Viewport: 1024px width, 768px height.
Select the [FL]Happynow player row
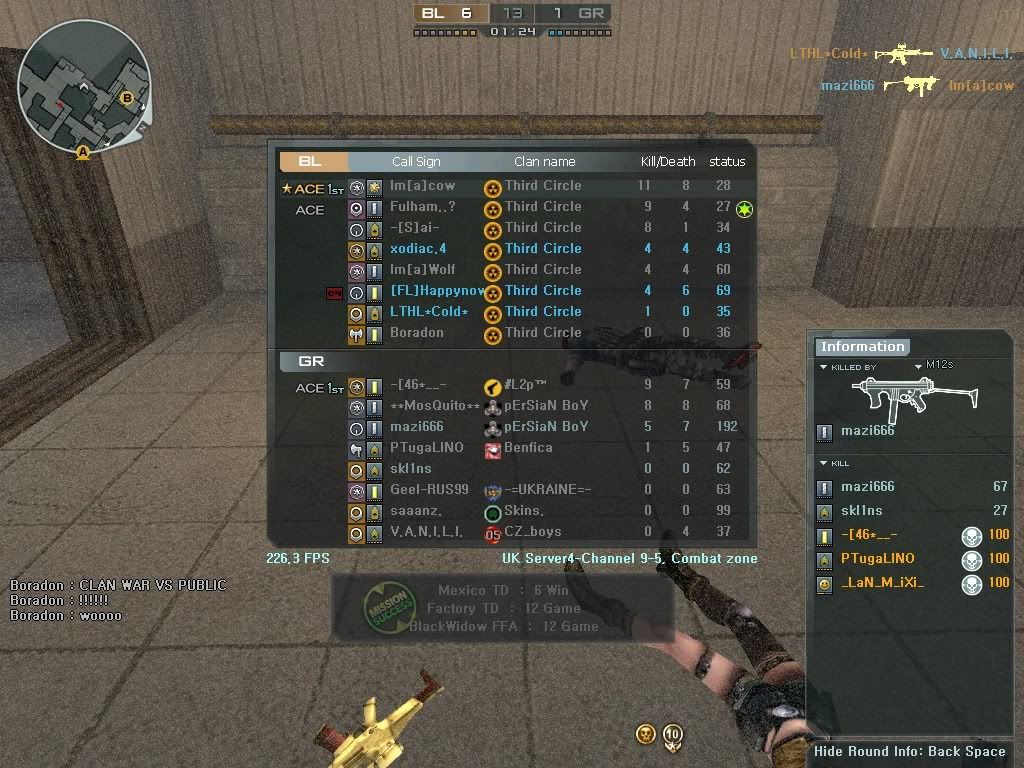pyautogui.click(x=512, y=291)
